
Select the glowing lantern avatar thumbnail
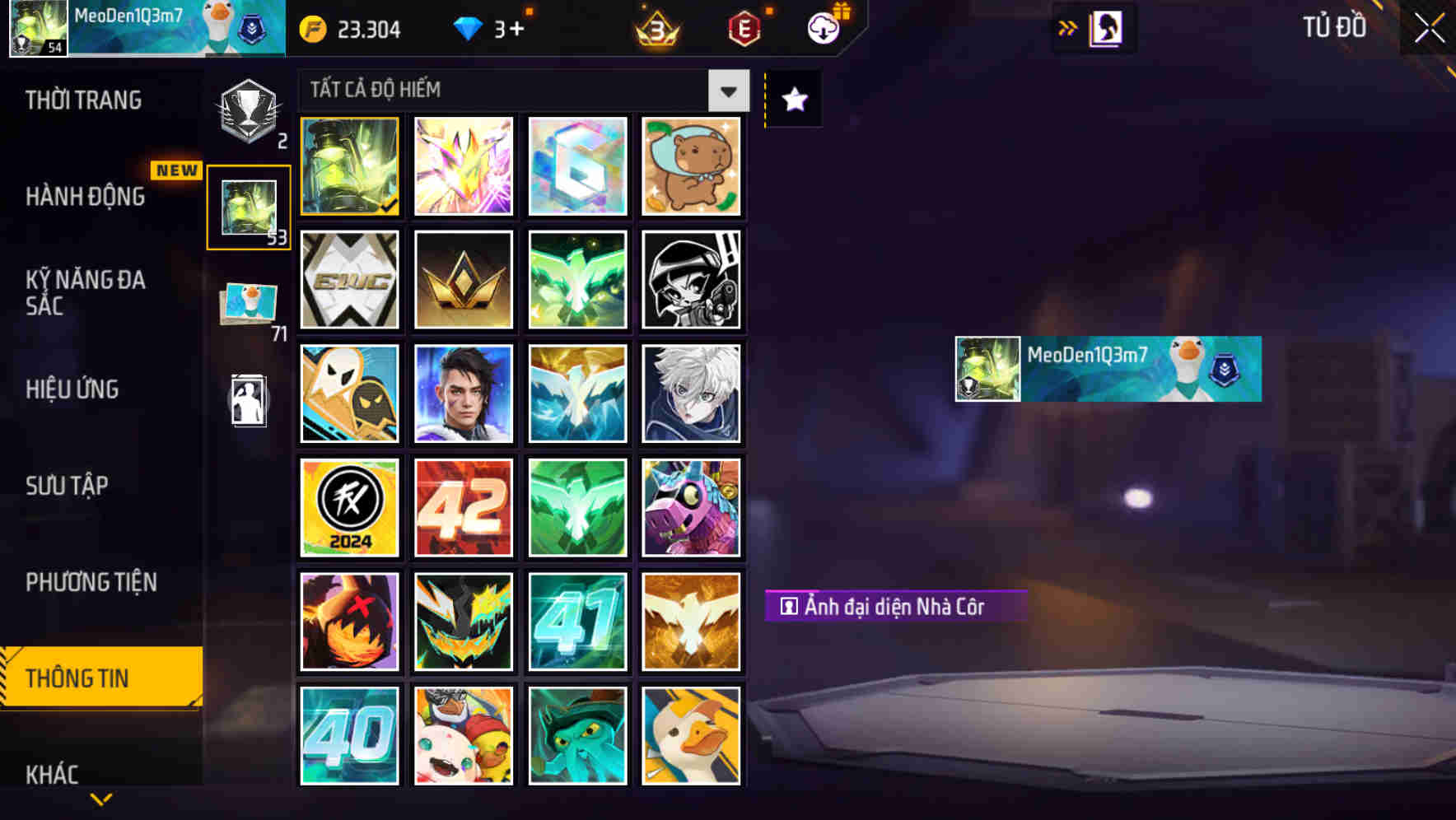pos(349,166)
